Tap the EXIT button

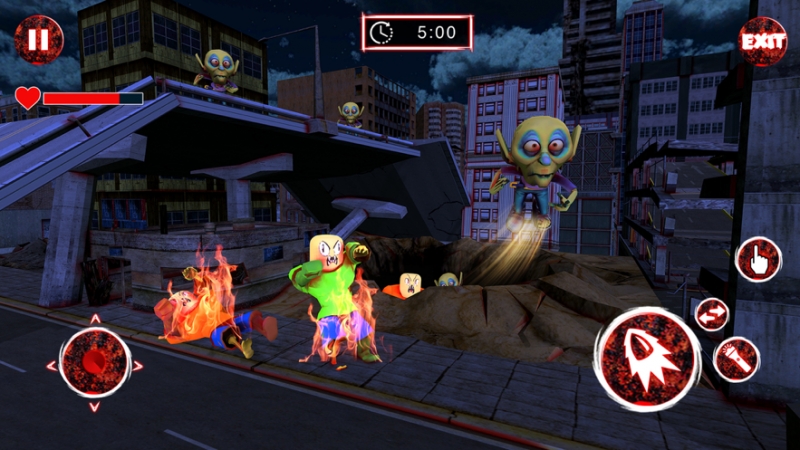[762, 42]
